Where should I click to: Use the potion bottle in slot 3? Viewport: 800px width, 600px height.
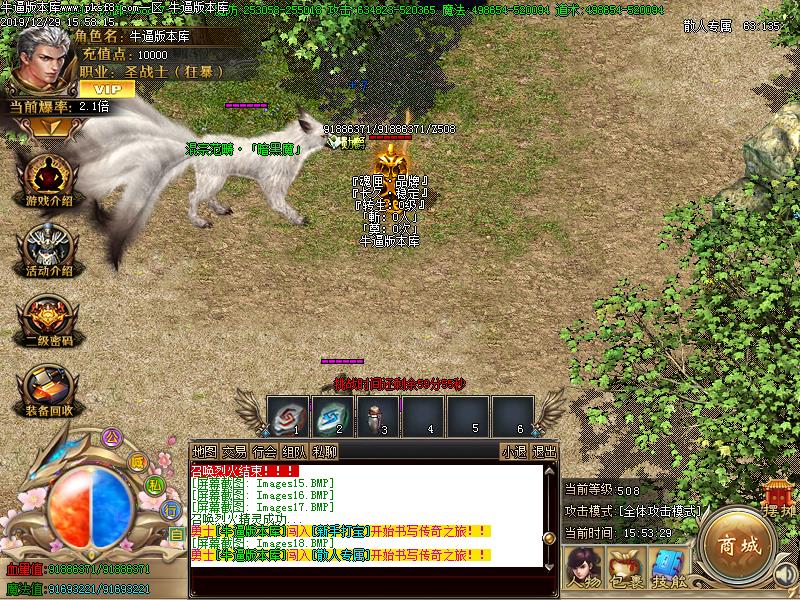375,415
